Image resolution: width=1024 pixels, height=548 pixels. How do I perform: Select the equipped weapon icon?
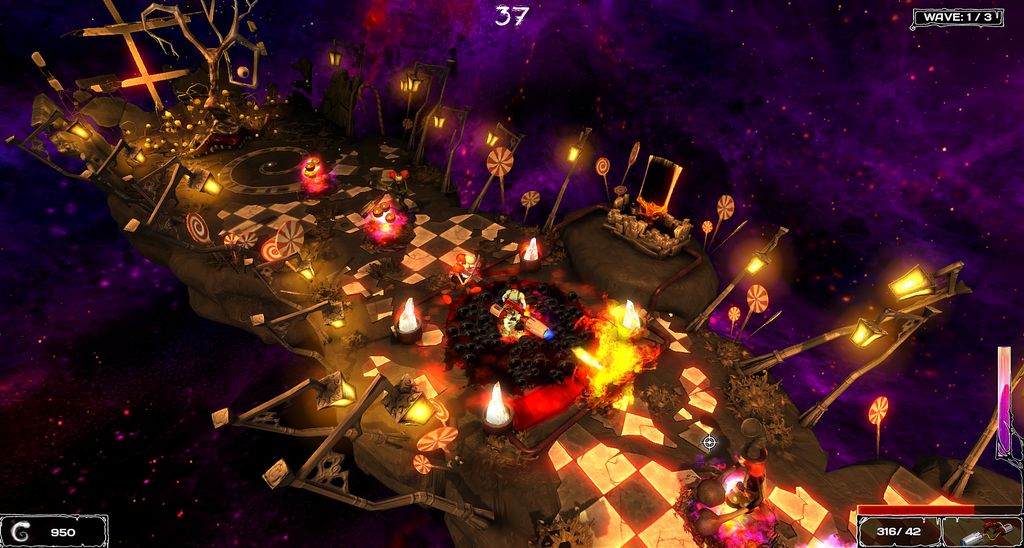click(x=982, y=531)
